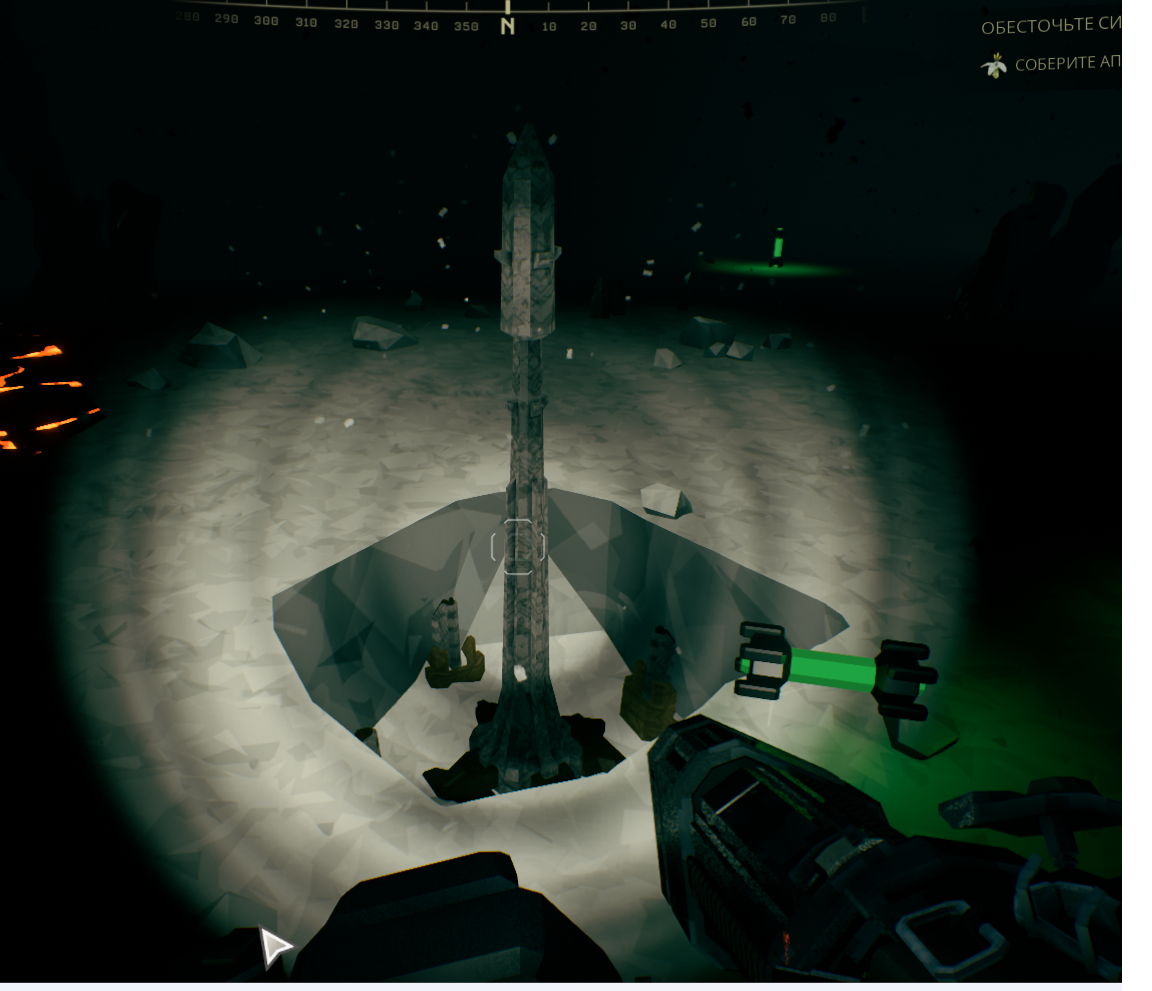Click the white flower objective icon
The image size is (1152, 991).
pos(994,66)
